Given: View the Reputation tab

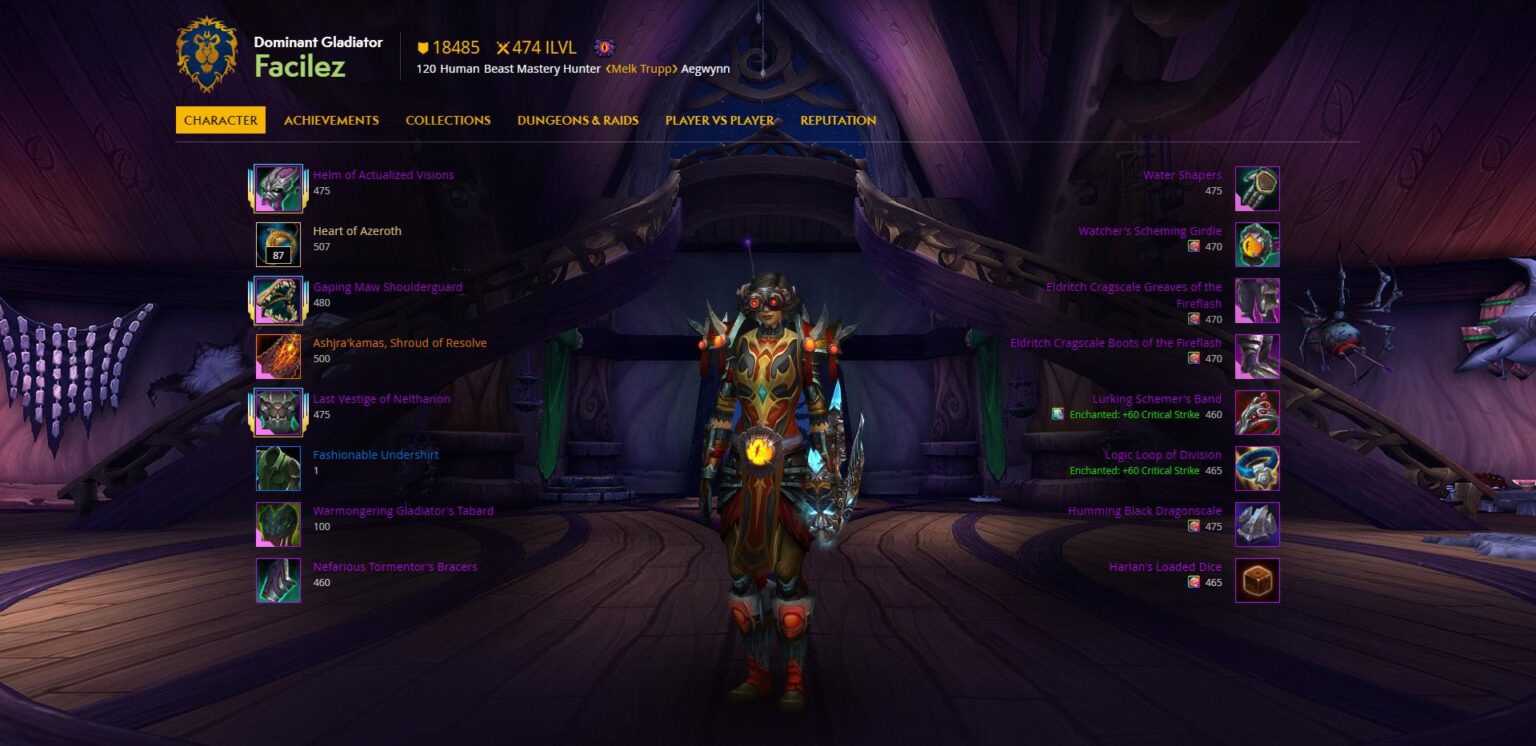Looking at the screenshot, I should 838,120.
